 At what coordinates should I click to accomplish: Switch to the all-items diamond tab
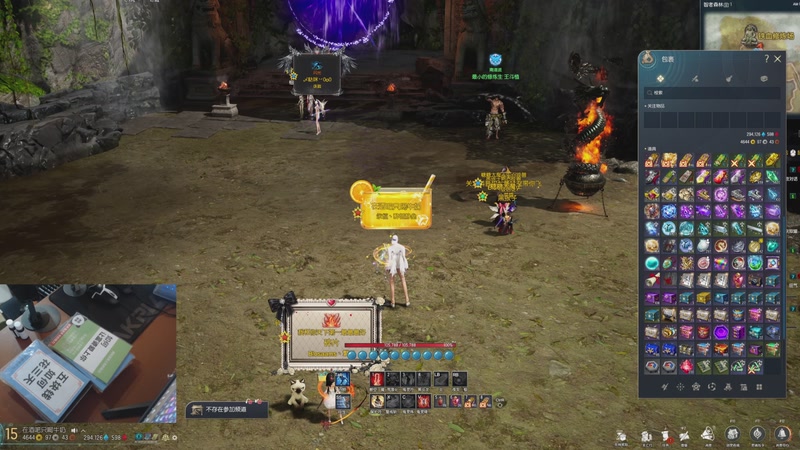[x=661, y=77]
